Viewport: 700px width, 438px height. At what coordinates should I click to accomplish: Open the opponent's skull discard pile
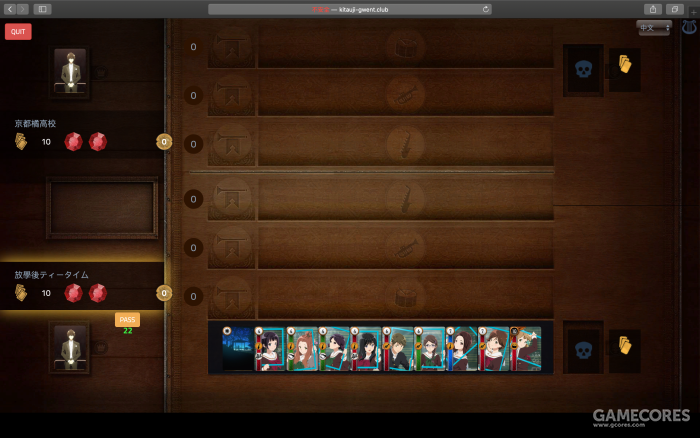(x=583, y=69)
